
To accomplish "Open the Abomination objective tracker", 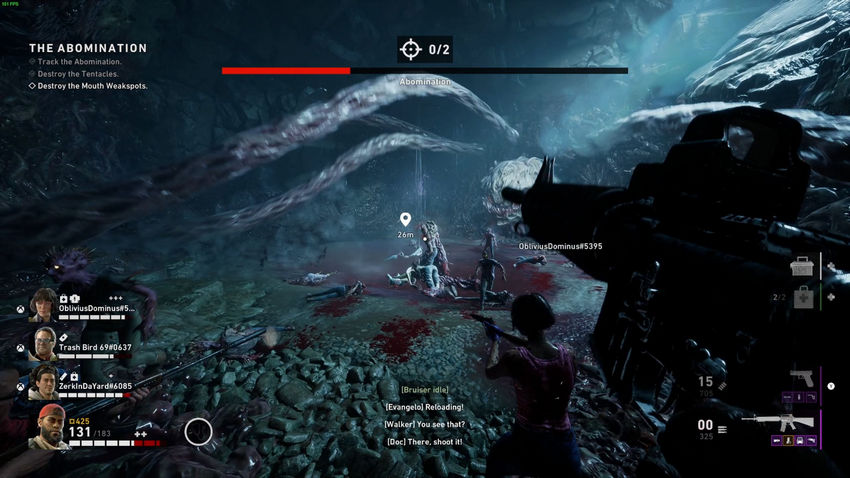I will (88, 48).
